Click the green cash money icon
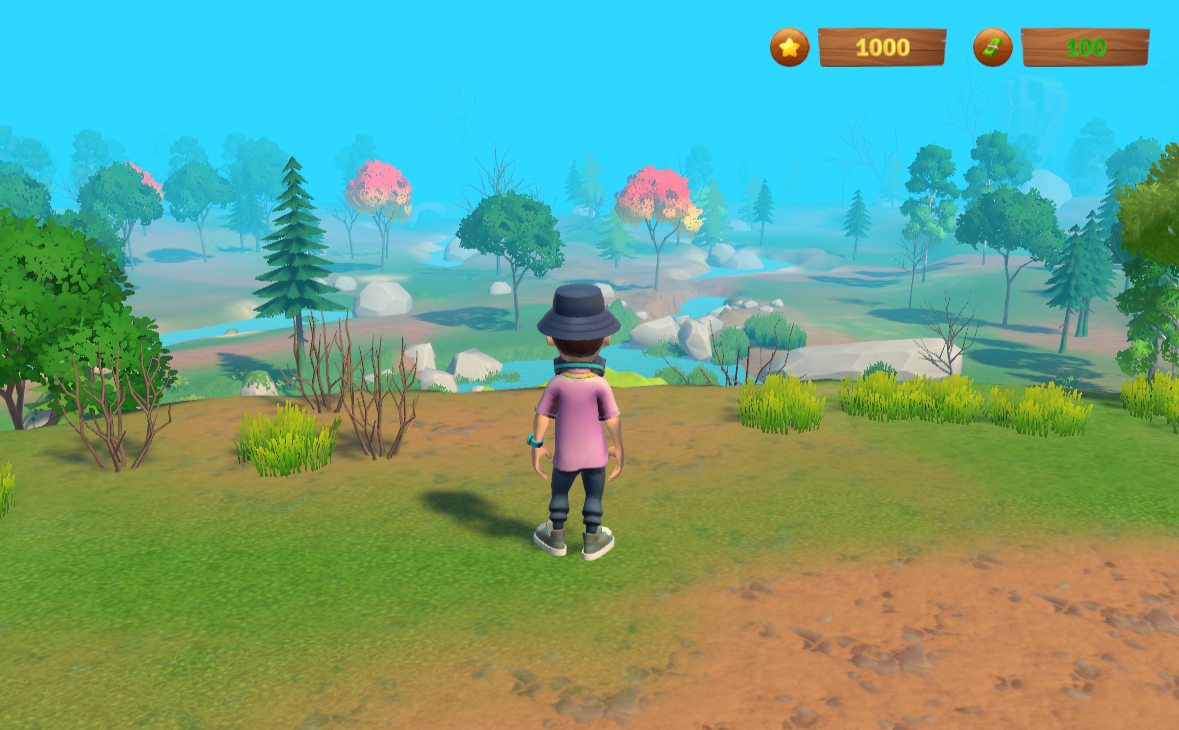This screenshot has width=1179, height=730. [x=992, y=47]
